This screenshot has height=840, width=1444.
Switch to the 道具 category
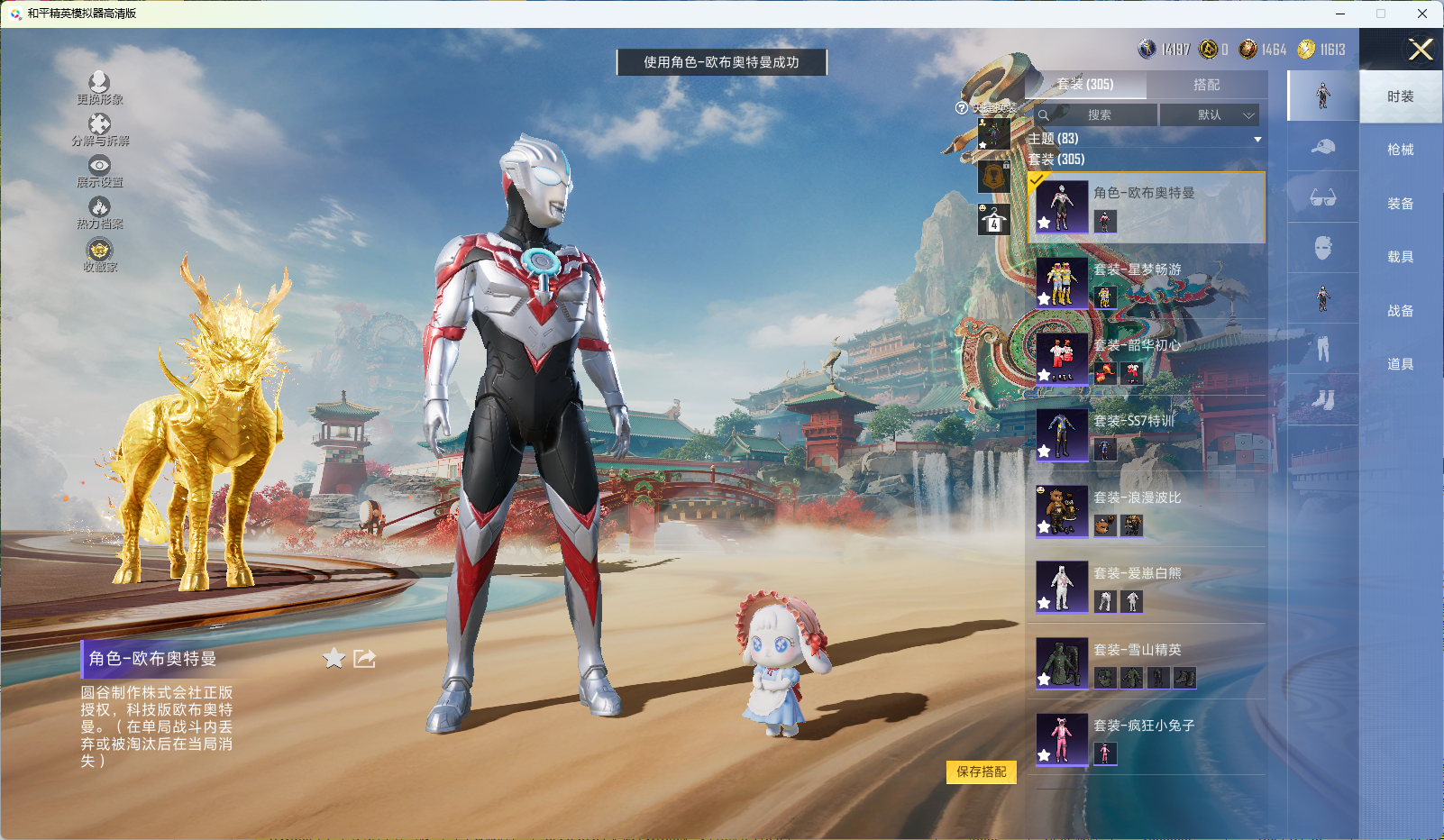(1400, 364)
